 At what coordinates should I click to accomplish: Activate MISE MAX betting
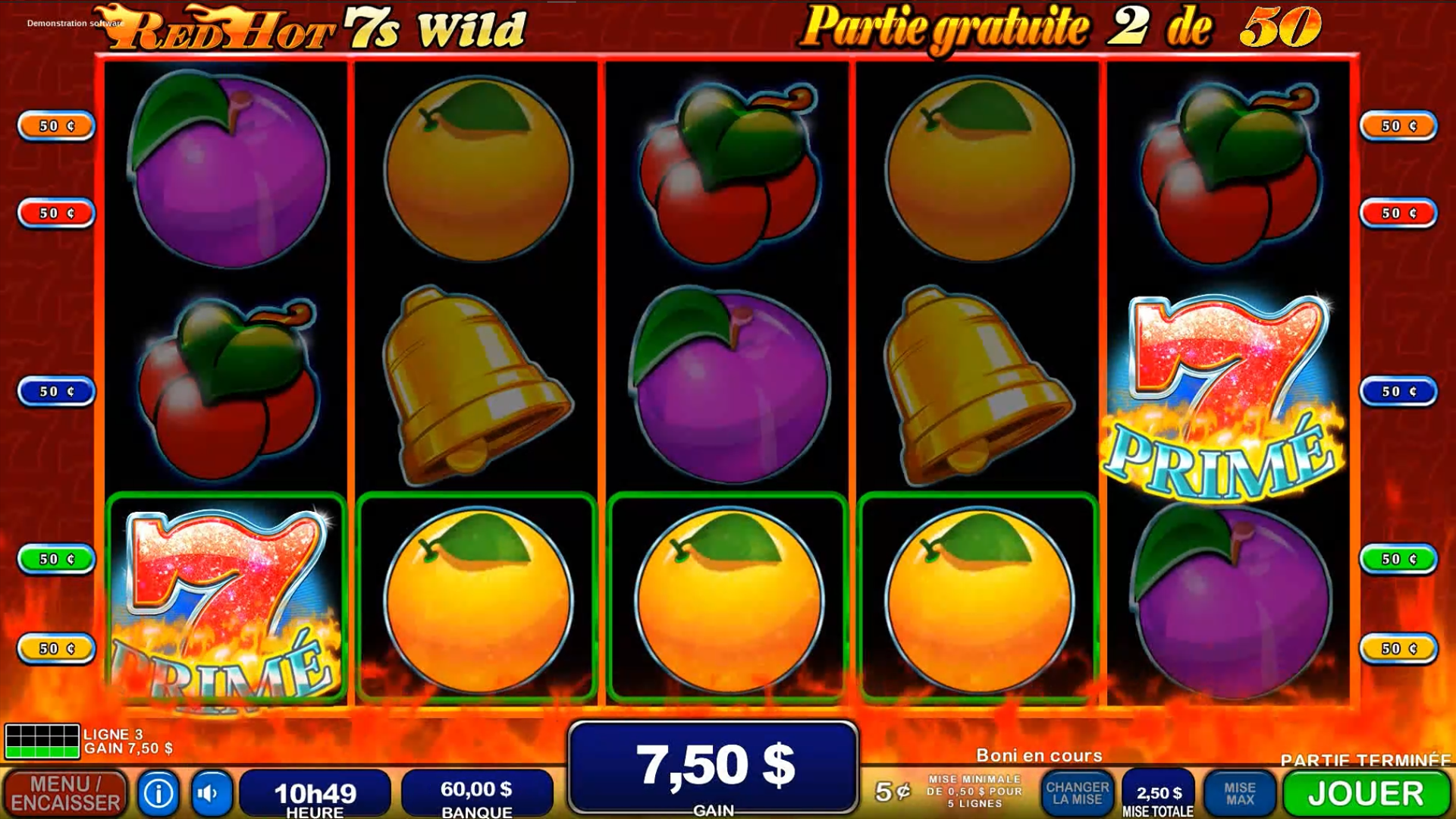[x=1238, y=792]
